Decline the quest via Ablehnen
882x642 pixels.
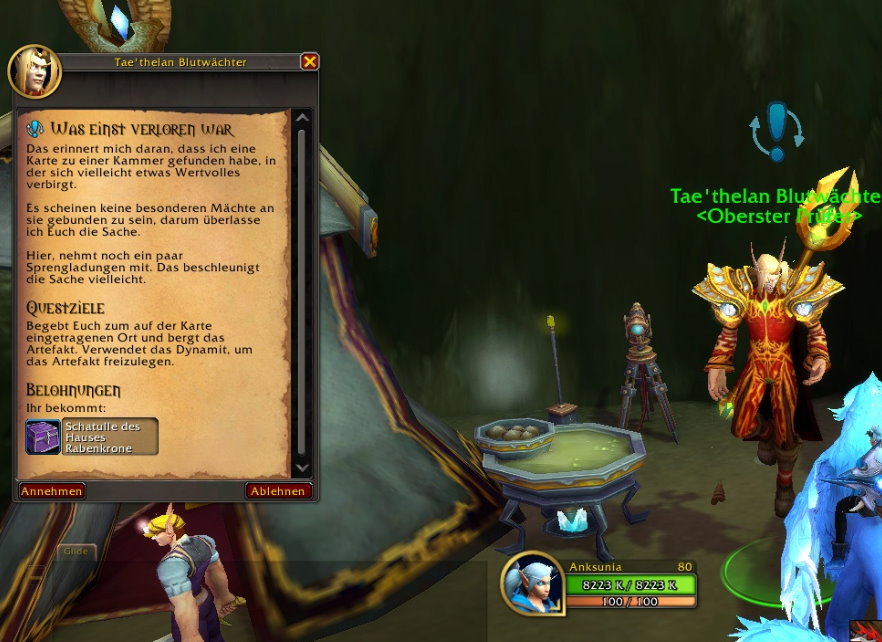(x=279, y=491)
